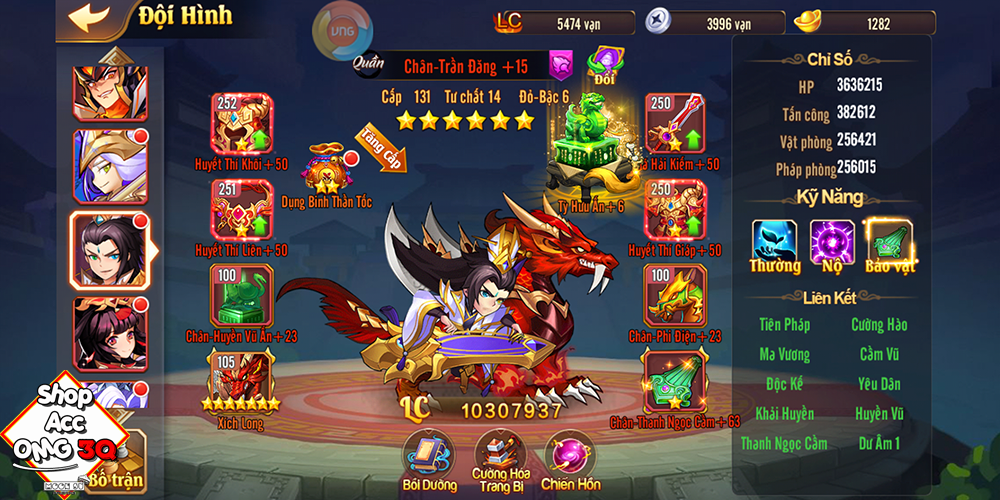Click the Tăng Cấp level-up arrow
Image resolution: width=1000 pixels, height=500 pixels.
[x=382, y=148]
